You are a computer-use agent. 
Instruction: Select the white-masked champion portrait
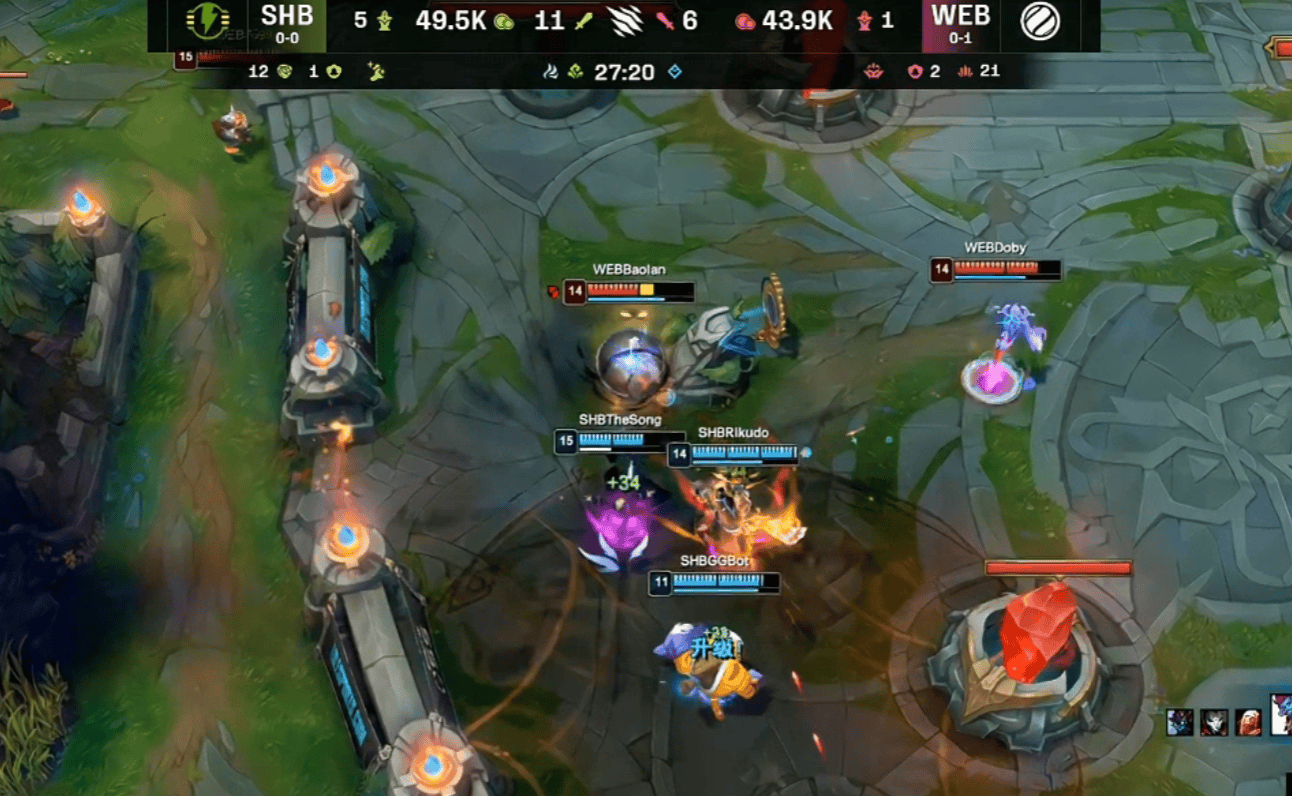[x=1214, y=722]
